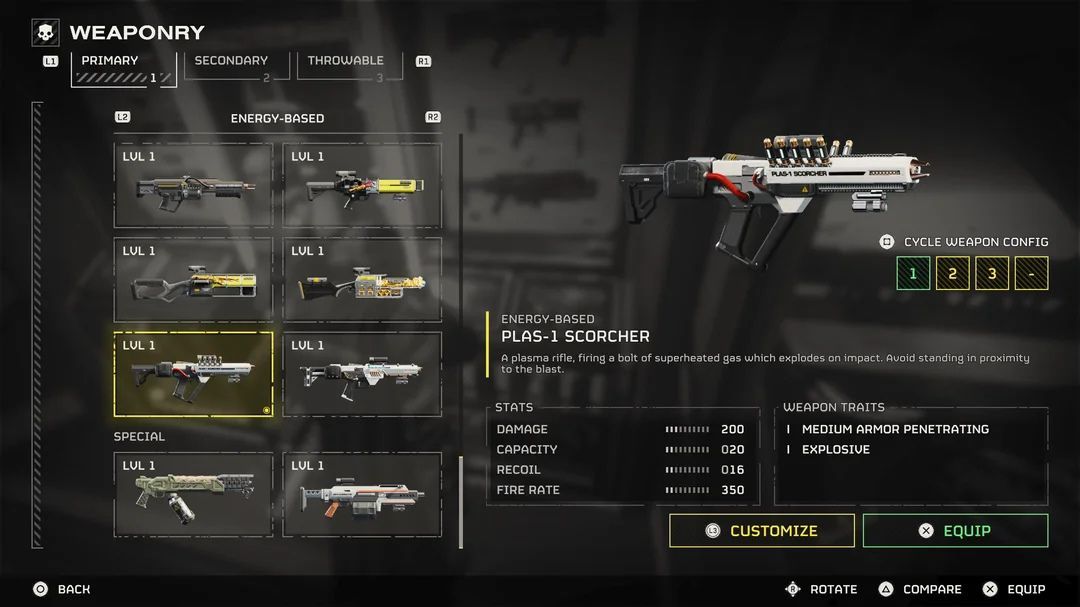Equip the PLAS-1 Scorcher with green button
This screenshot has height=607, width=1080.
pyautogui.click(x=955, y=531)
